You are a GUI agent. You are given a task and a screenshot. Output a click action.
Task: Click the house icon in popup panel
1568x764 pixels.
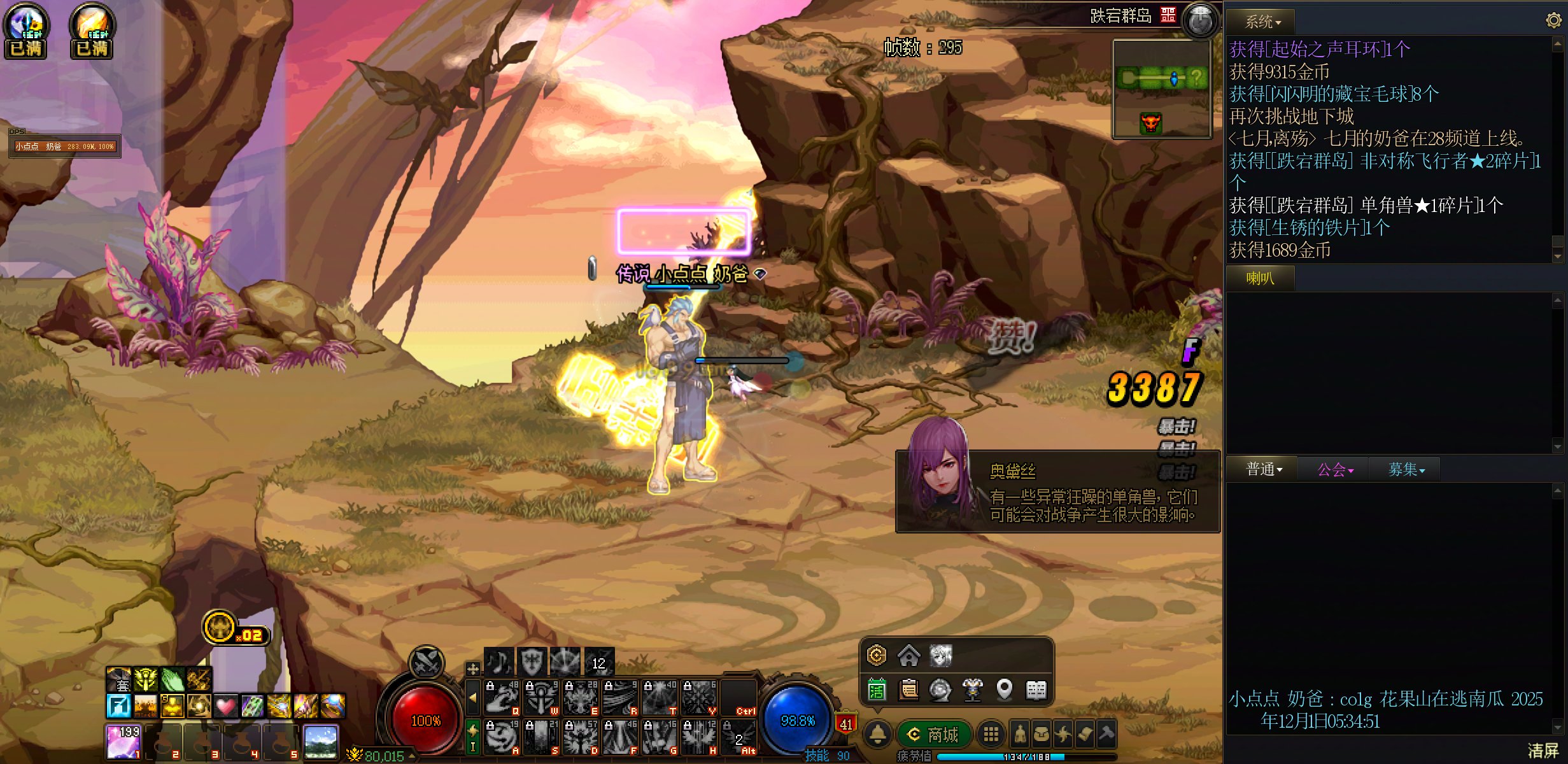pos(908,655)
